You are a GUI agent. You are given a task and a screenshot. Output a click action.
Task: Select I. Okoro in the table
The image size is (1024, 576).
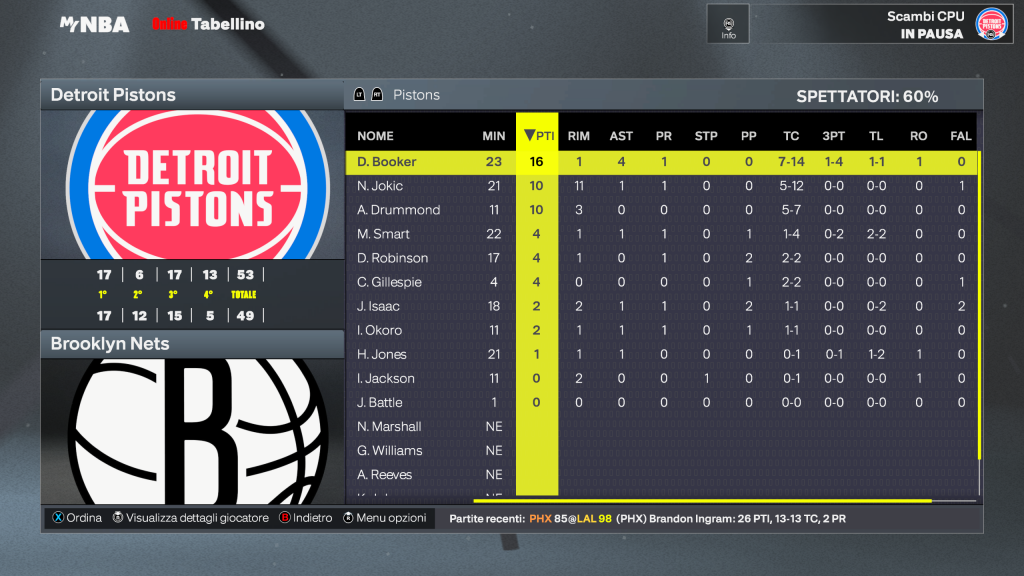pyautogui.click(x=379, y=330)
